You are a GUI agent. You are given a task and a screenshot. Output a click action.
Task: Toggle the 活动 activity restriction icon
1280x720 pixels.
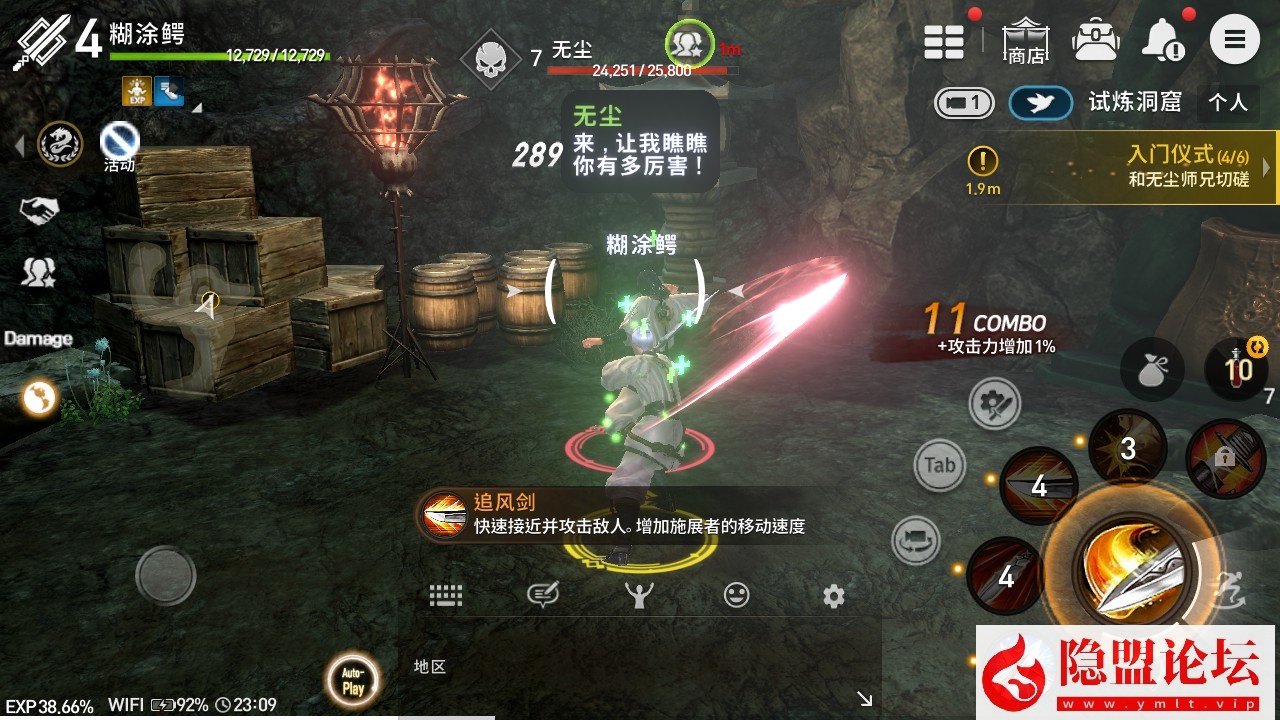(117, 142)
